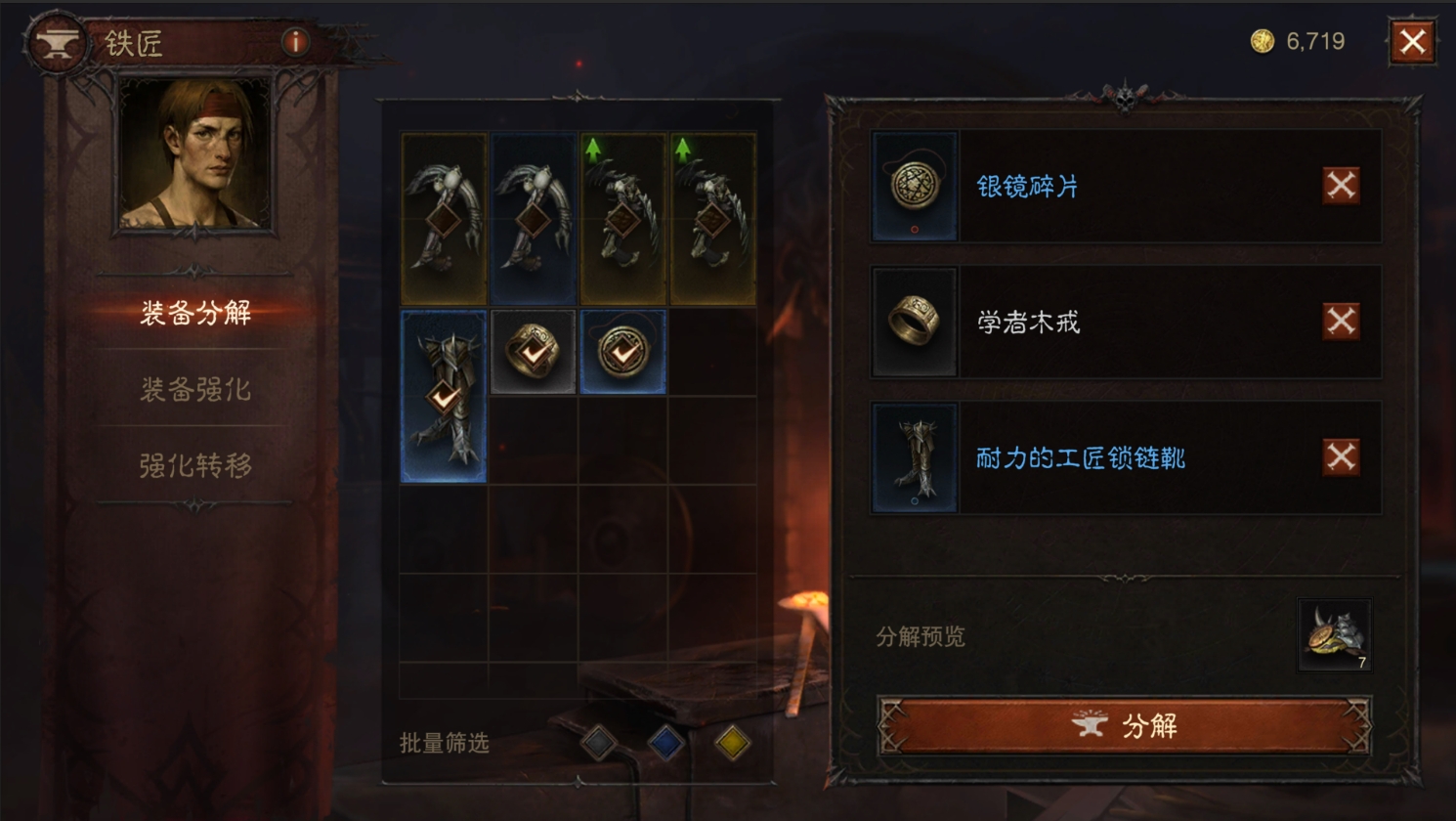
Task: Remove 学者木戒 using its red X
Action: (1340, 323)
